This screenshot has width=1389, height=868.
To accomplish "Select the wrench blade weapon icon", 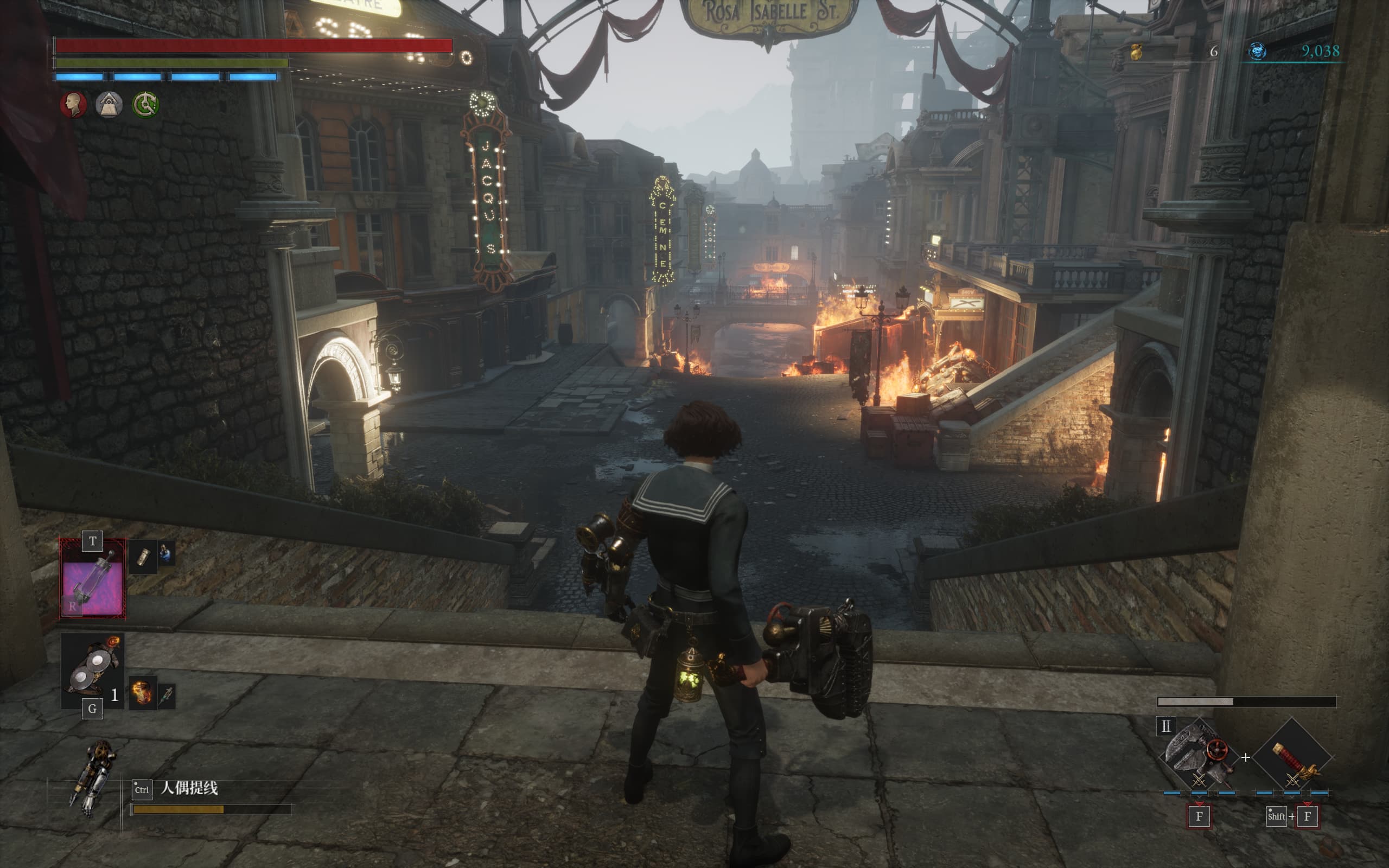I will click(1197, 753).
